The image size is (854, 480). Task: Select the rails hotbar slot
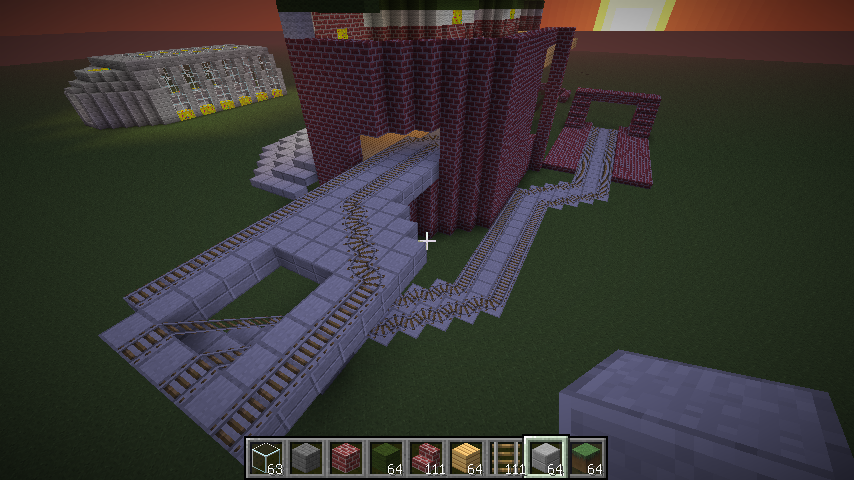point(506,458)
